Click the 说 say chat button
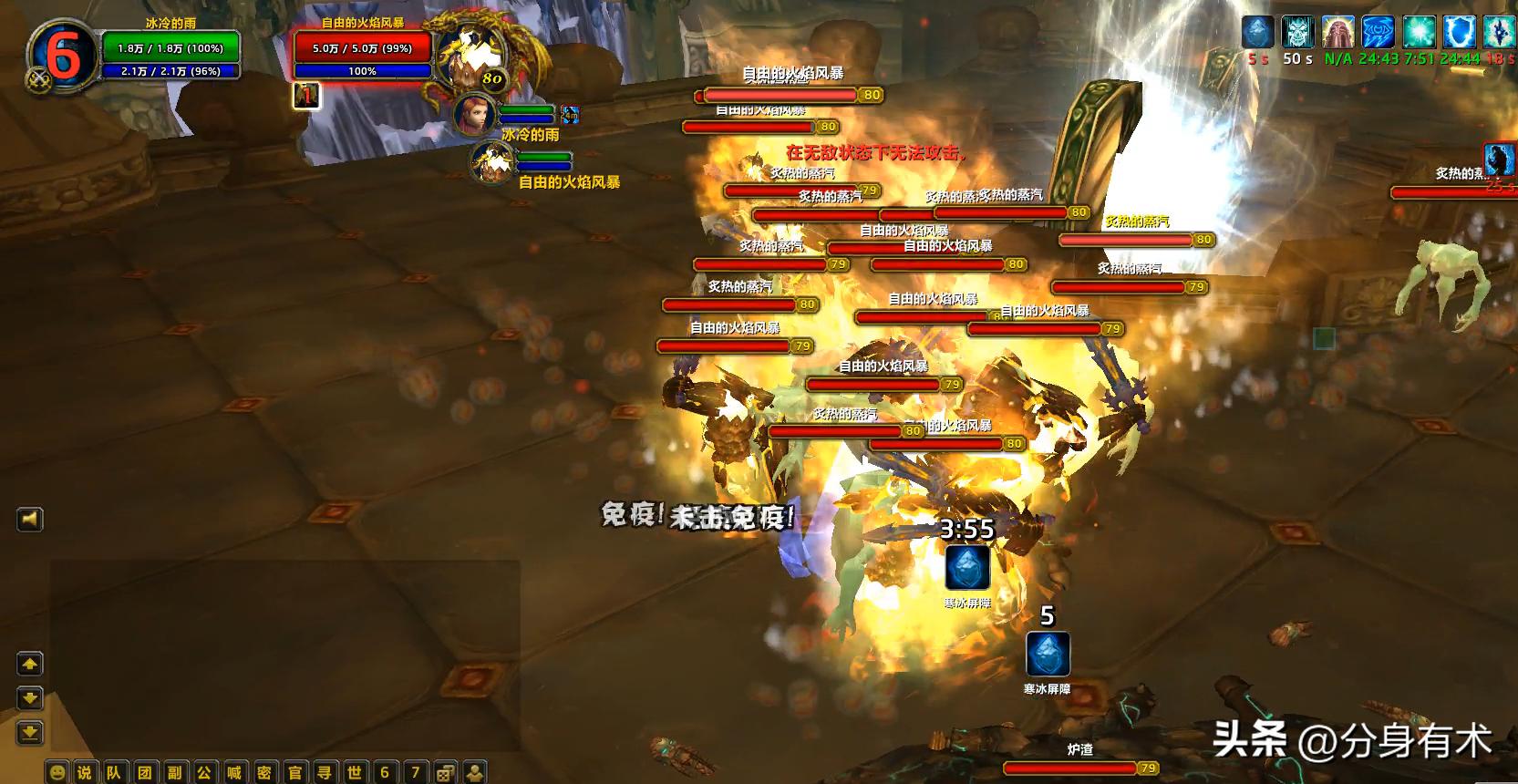Screen dimensions: 1518x784 [x=86, y=771]
